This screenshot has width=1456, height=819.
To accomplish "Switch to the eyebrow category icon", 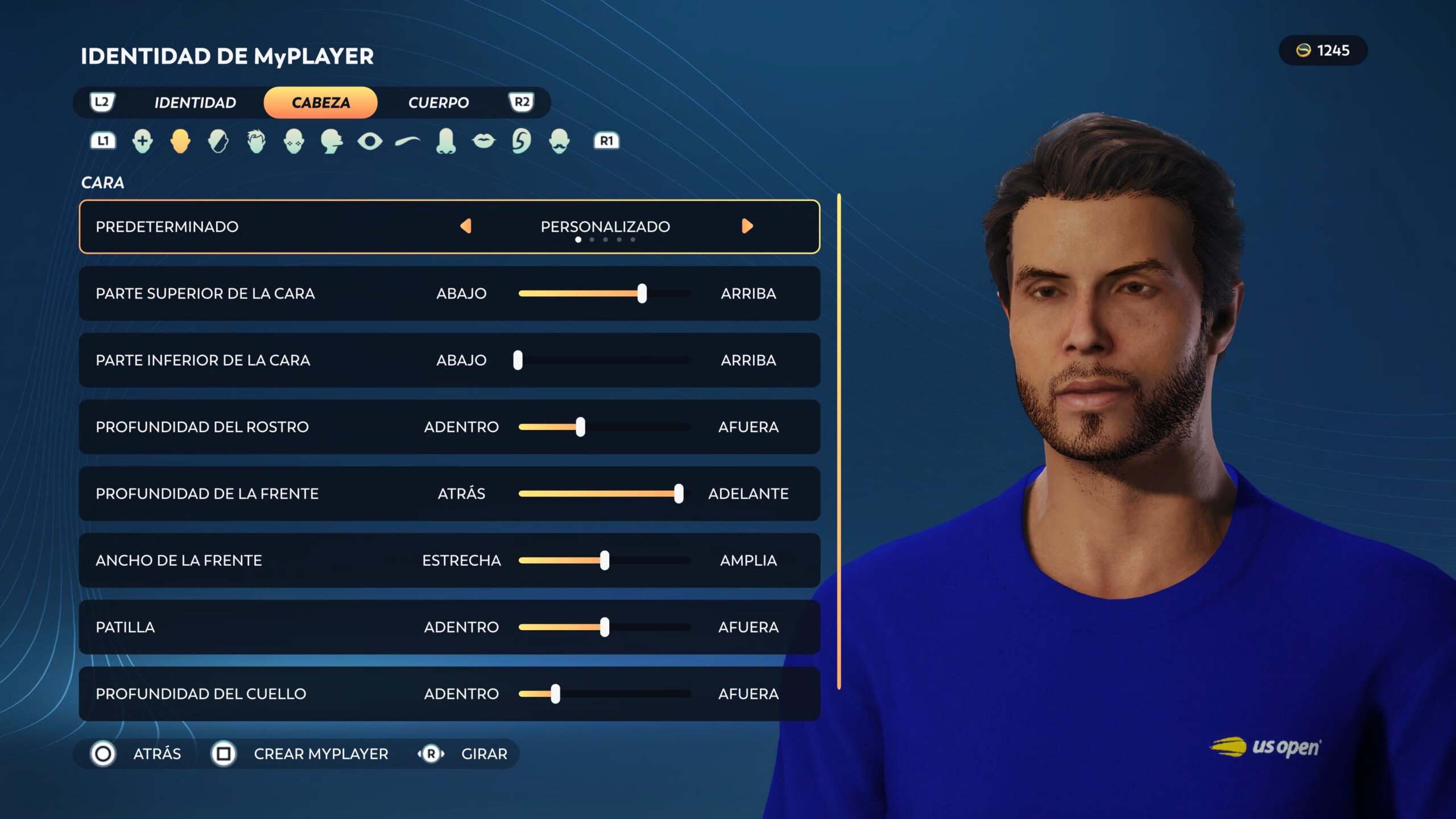I will pos(408,141).
